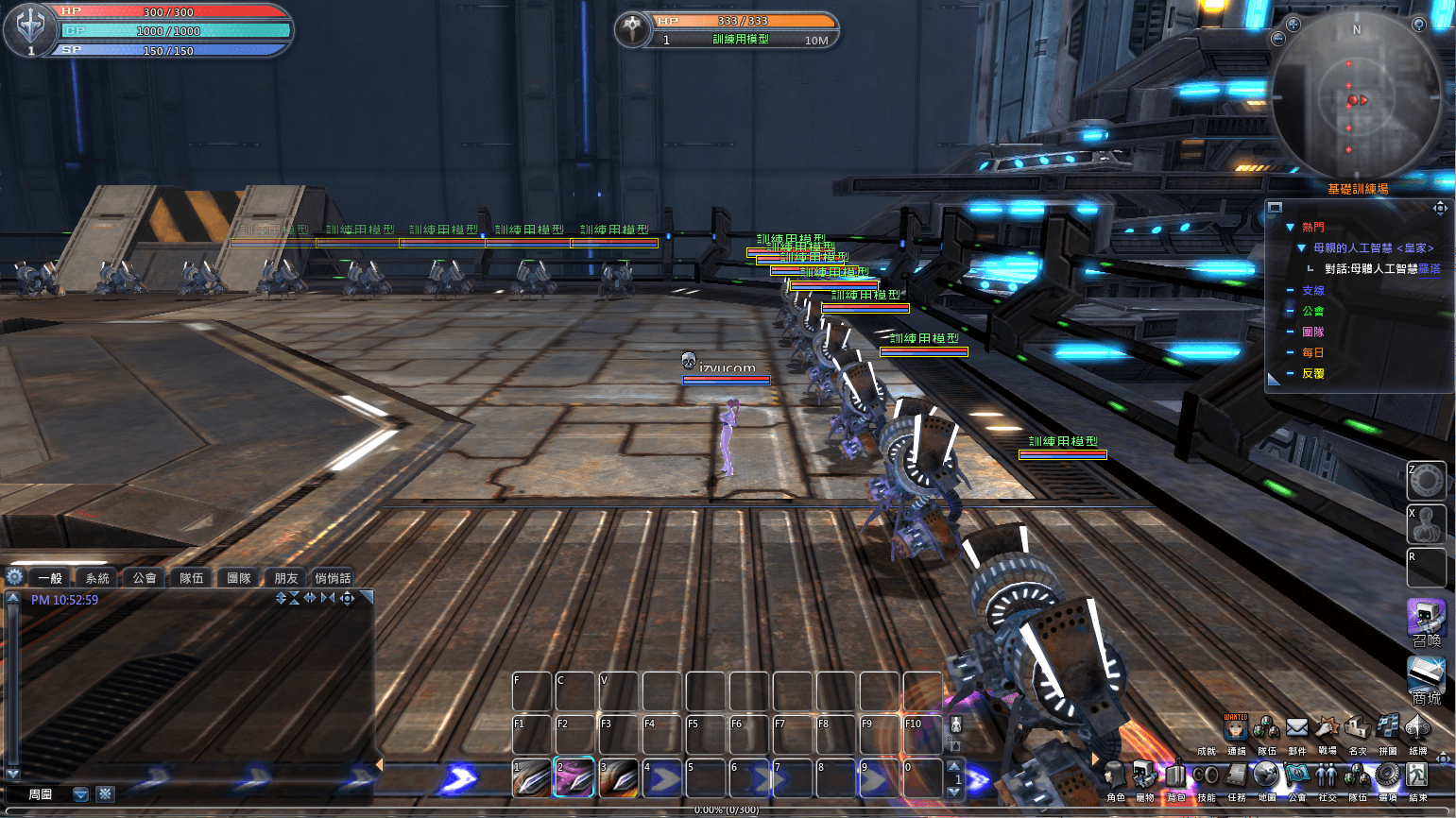The image size is (1456, 818).
Task: Open the 郵件 mail envelope
Action: pyautogui.click(x=1296, y=728)
